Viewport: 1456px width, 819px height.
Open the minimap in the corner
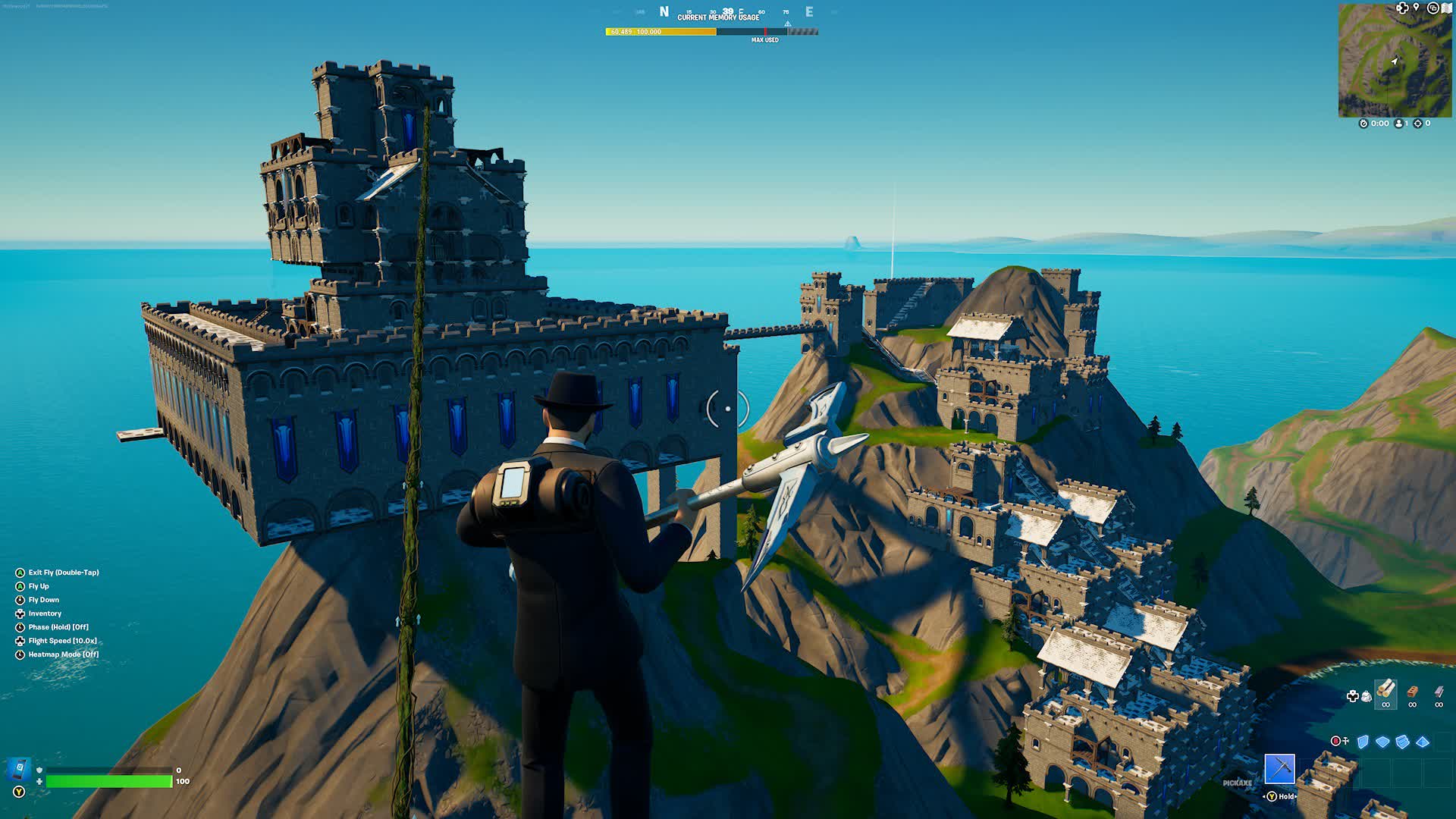coord(1395,61)
